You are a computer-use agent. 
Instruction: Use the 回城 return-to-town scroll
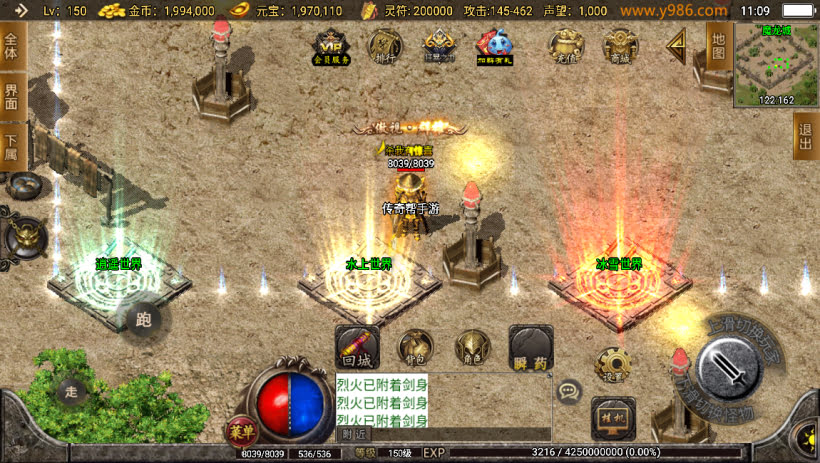click(356, 346)
